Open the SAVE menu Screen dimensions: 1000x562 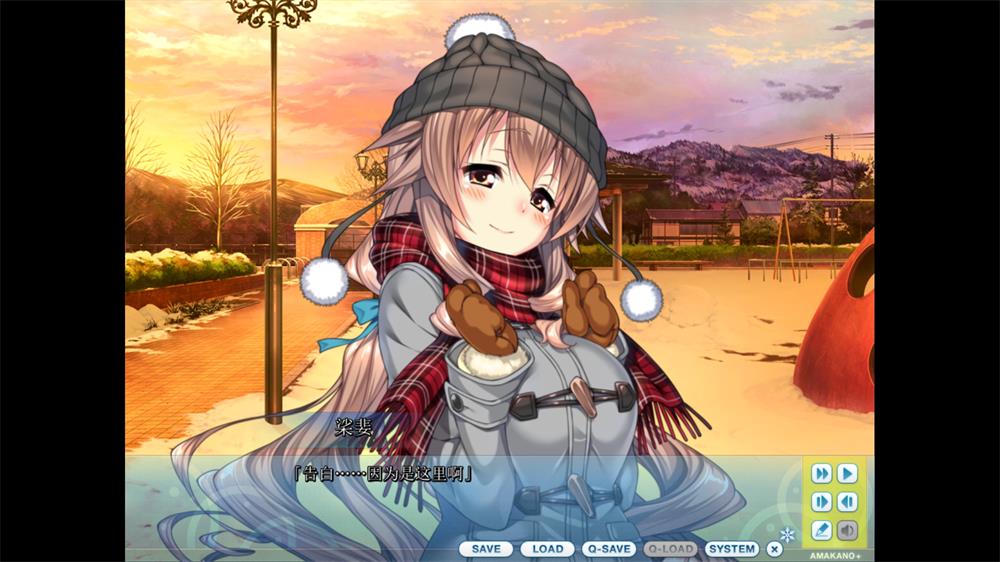[486, 549]
